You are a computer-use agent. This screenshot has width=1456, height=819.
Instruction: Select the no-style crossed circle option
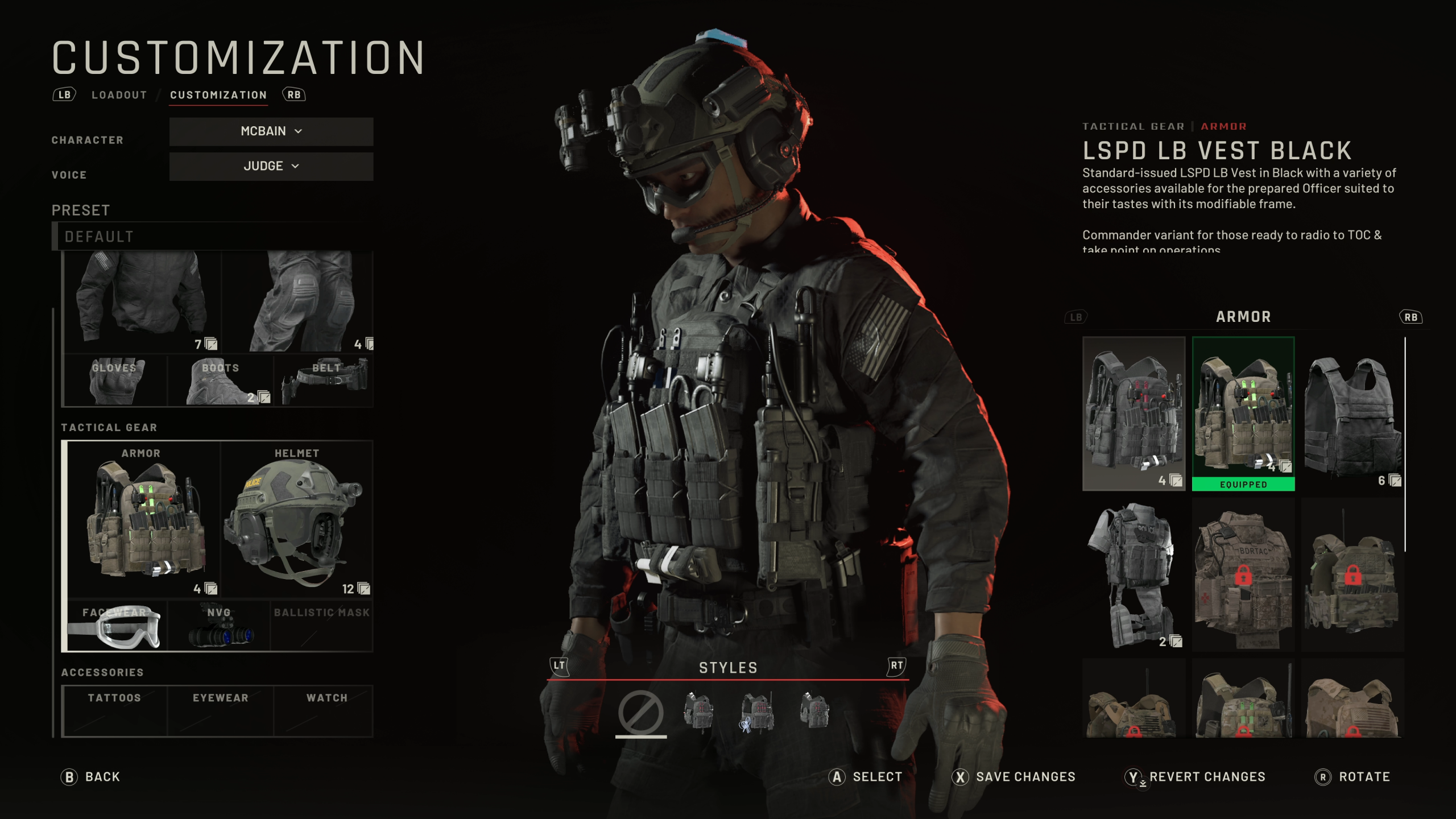click(x=640, y=712)
